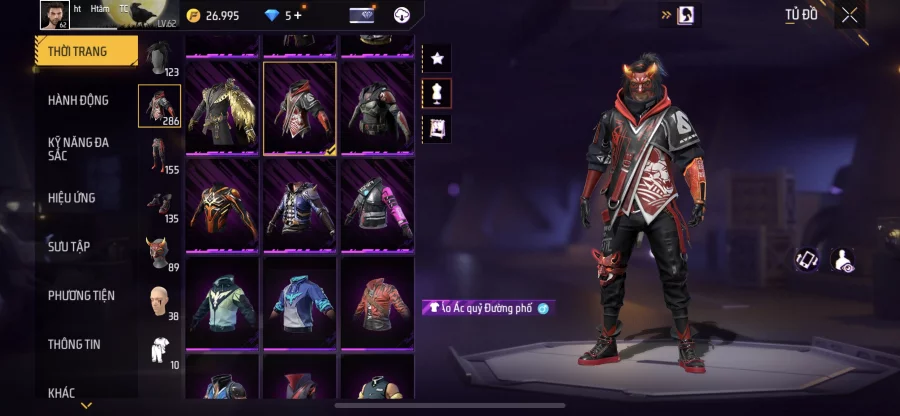The height and width of the screenshot is (416, 900).
Task: Open the player profile avatar
Action: click(x=53, y=14)
